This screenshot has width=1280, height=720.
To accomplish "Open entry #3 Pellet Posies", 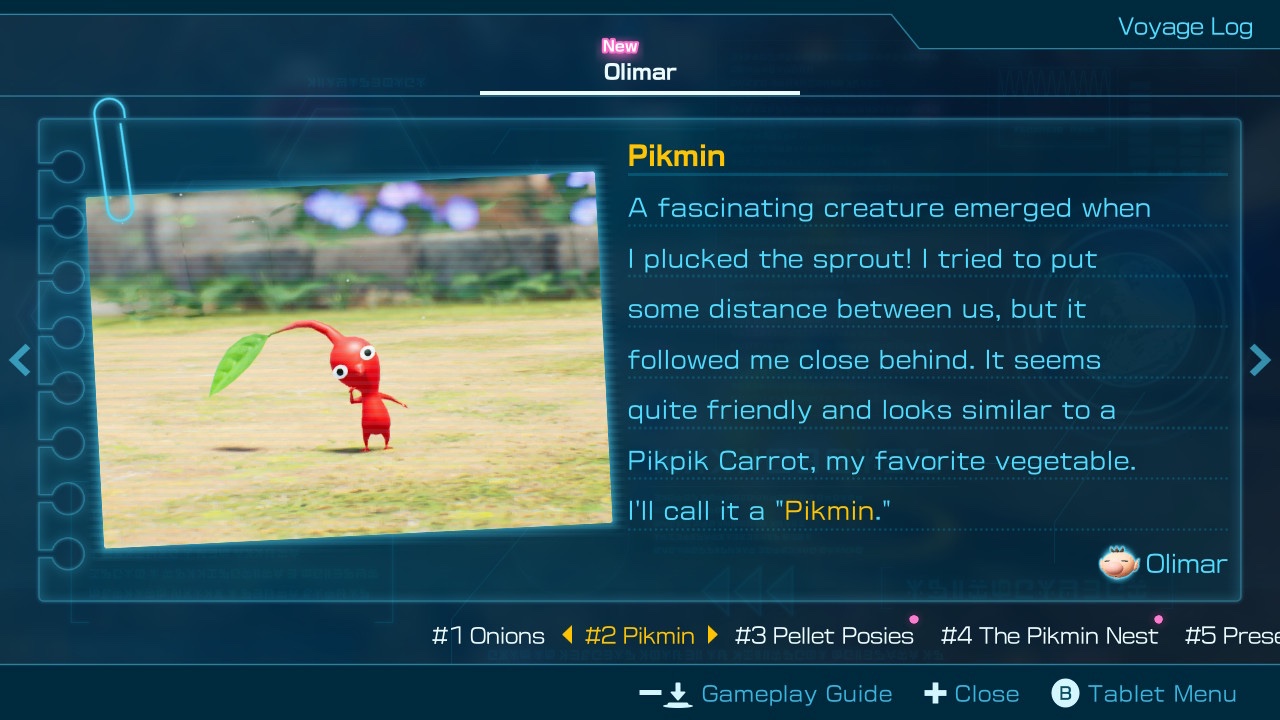I will click(824, 636).
